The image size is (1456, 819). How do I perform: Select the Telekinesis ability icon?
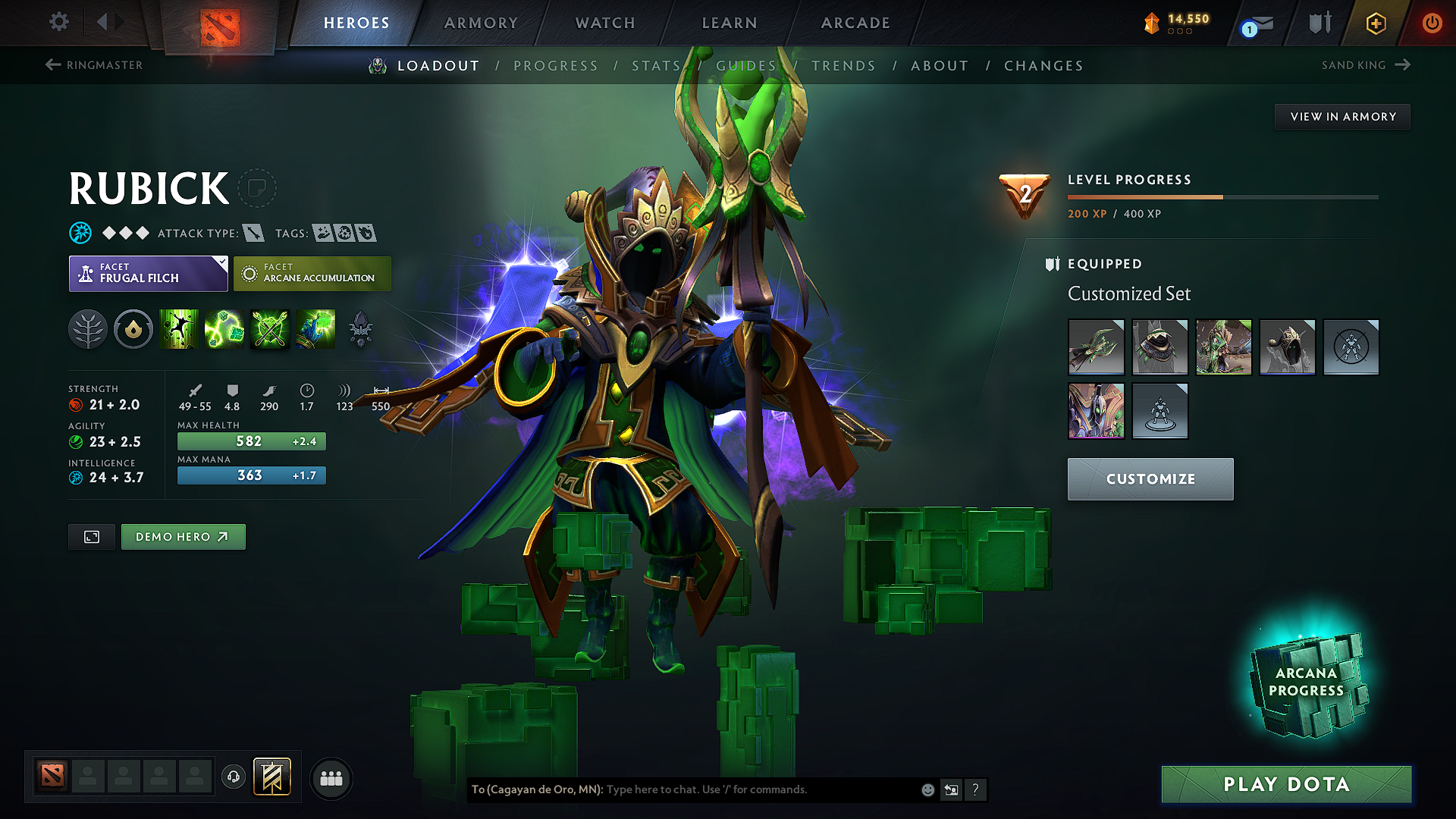(x=179, y=329)
